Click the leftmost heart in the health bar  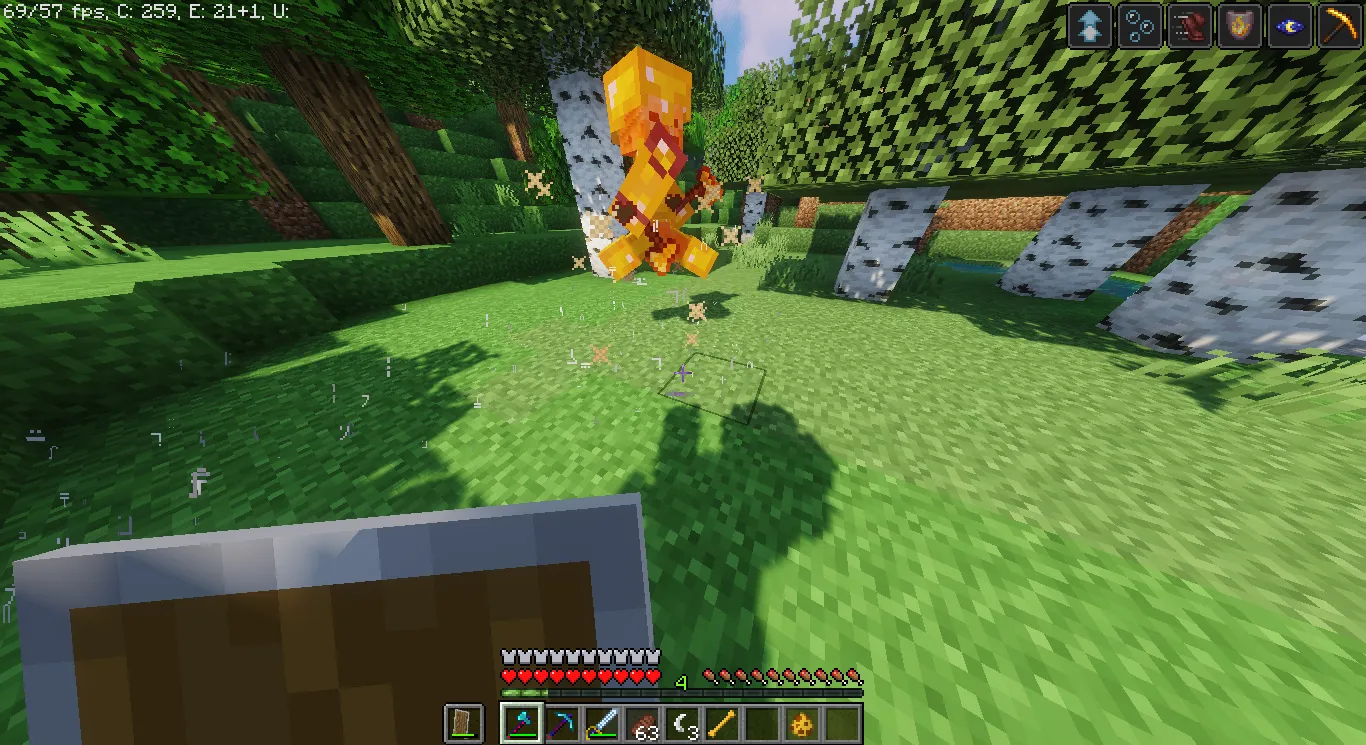coord(507,675)
